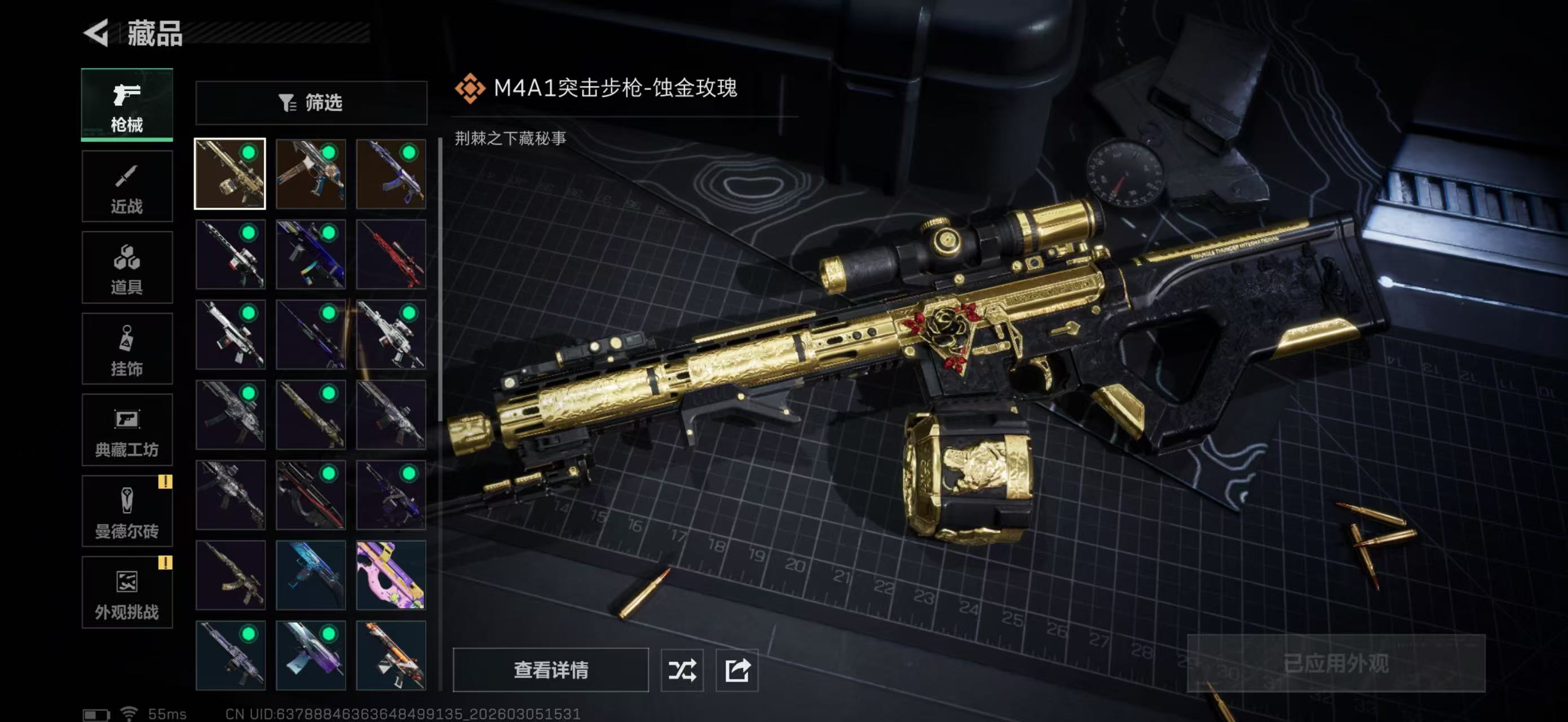Open the 筛选 filter options

[311, 103]
